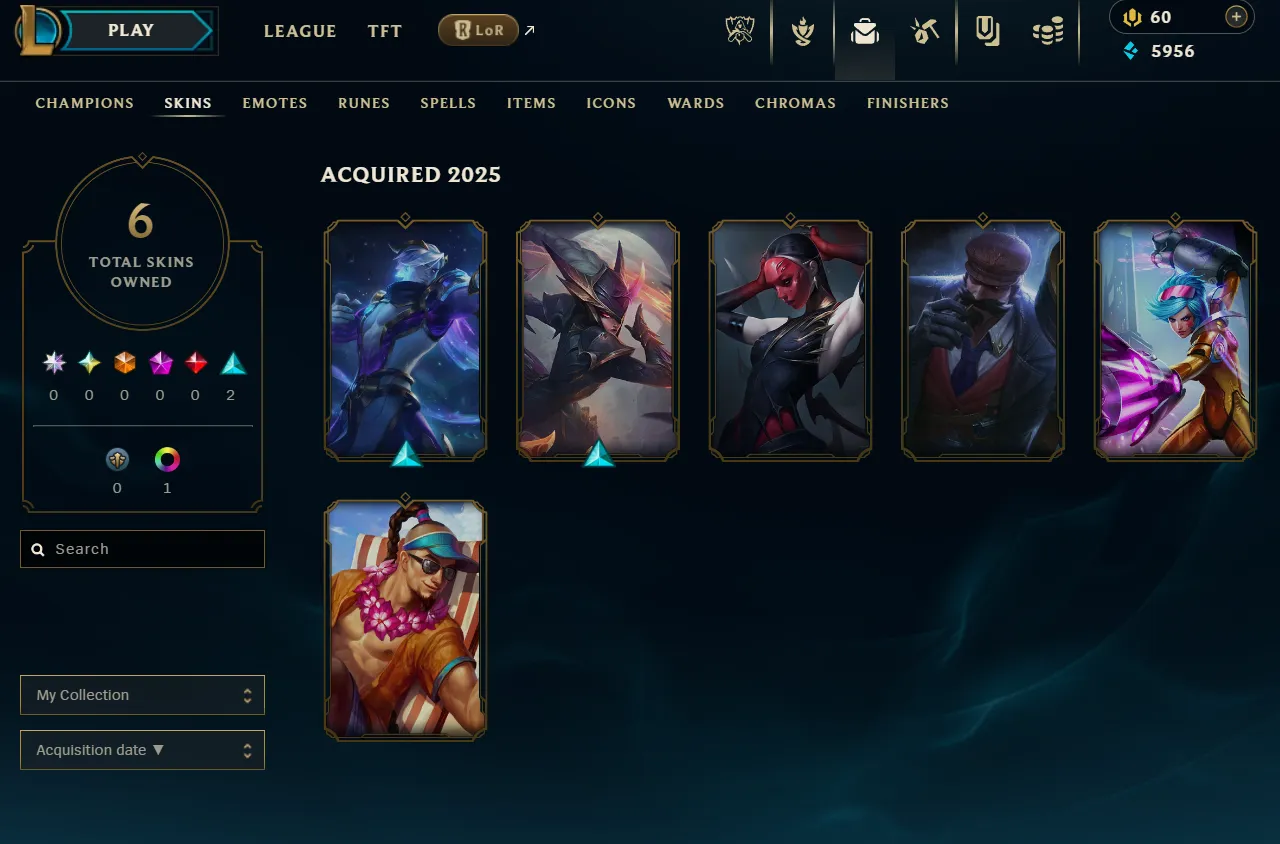Open the Loot backpack icon
1280x844 pixels.
(863, 31)
